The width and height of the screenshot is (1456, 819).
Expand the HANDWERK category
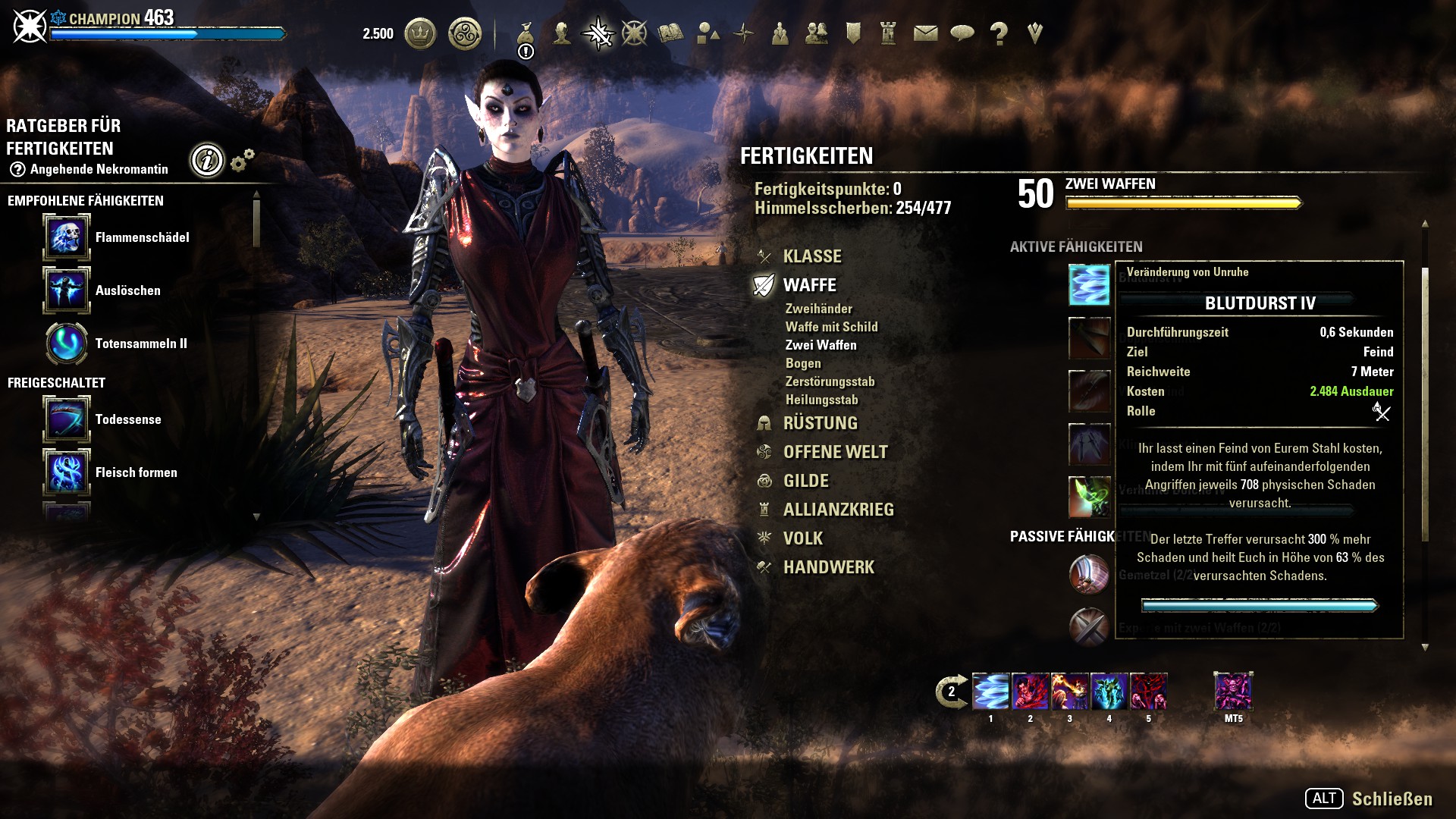point(828,567)
